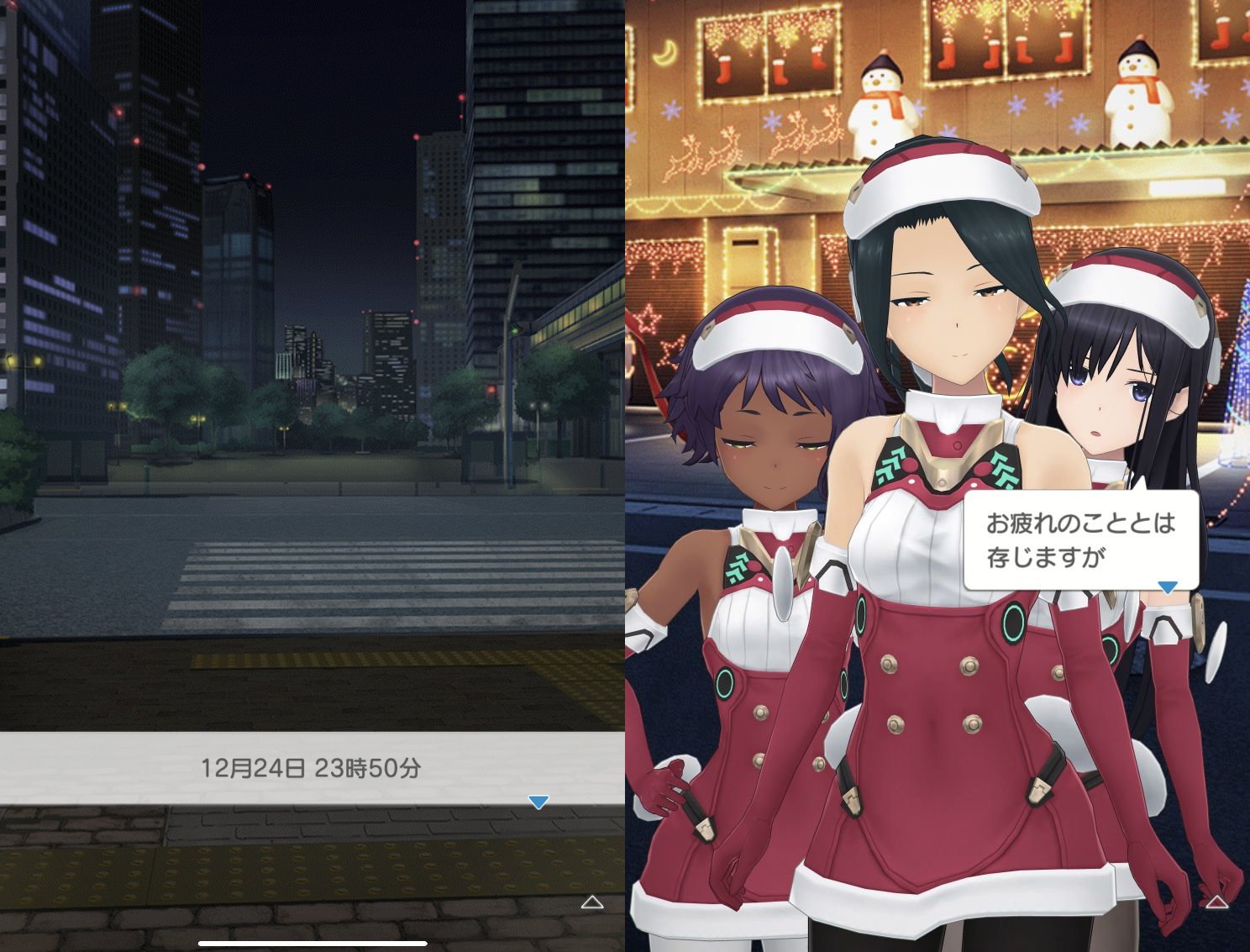Click the blue arrow on the speech bubble
The image size is (1250, 952).
pyautogui.click(x=1167, y=586)
